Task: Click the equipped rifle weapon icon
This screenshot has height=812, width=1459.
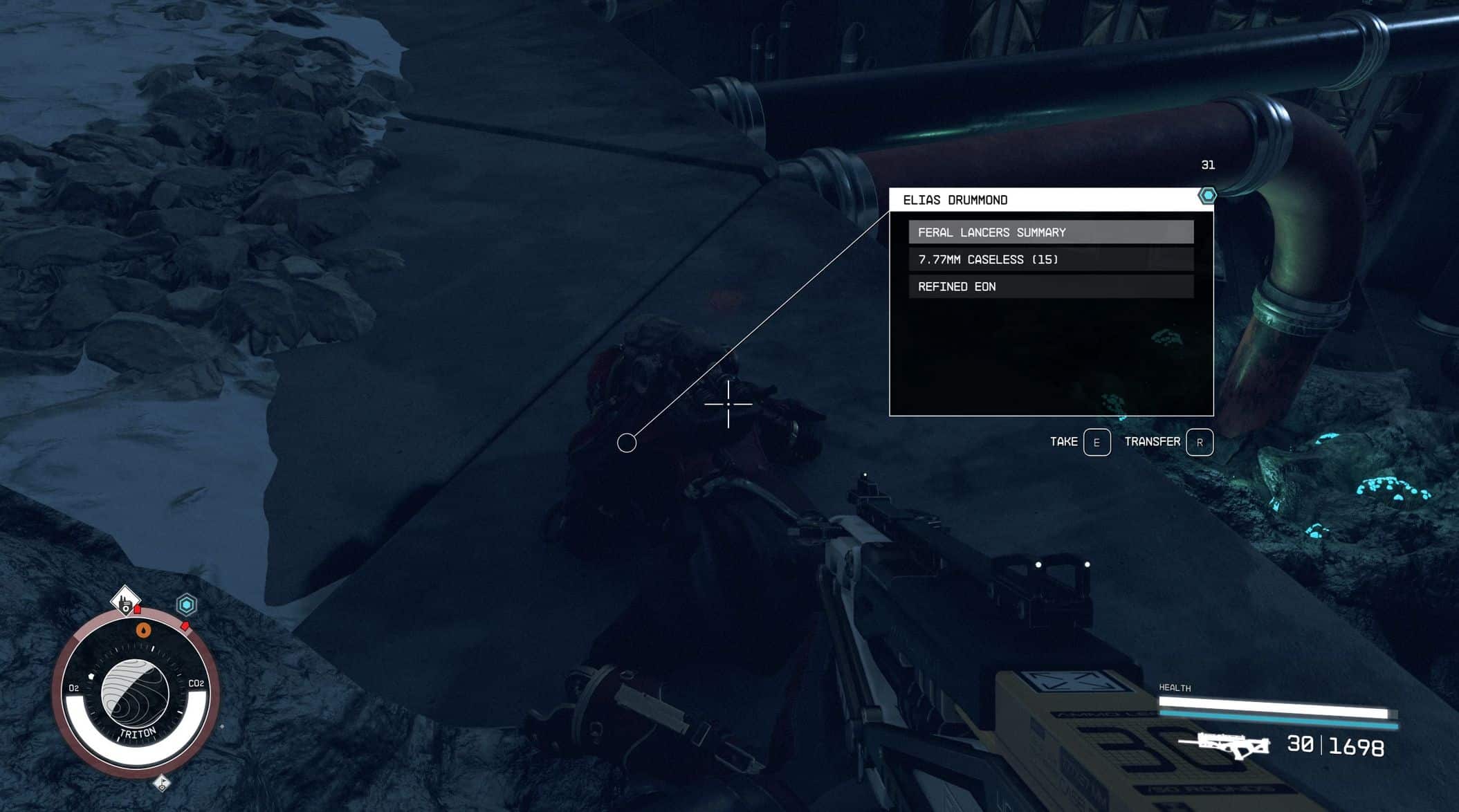Action: coord(1224,745)
